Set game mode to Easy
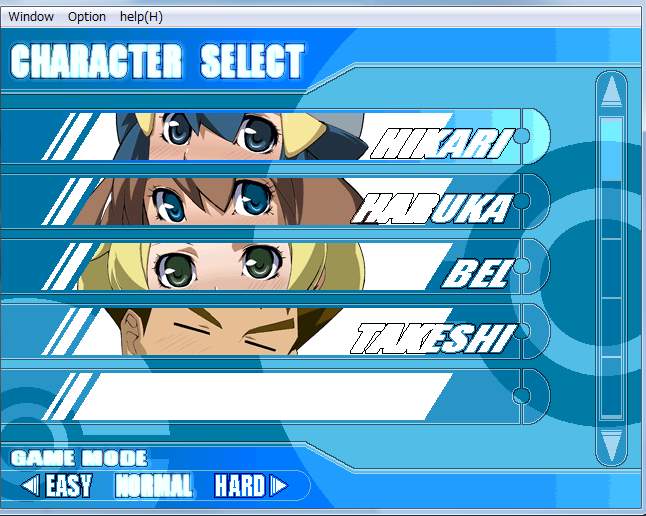This screenshot has height=516, width=646. 67,487
